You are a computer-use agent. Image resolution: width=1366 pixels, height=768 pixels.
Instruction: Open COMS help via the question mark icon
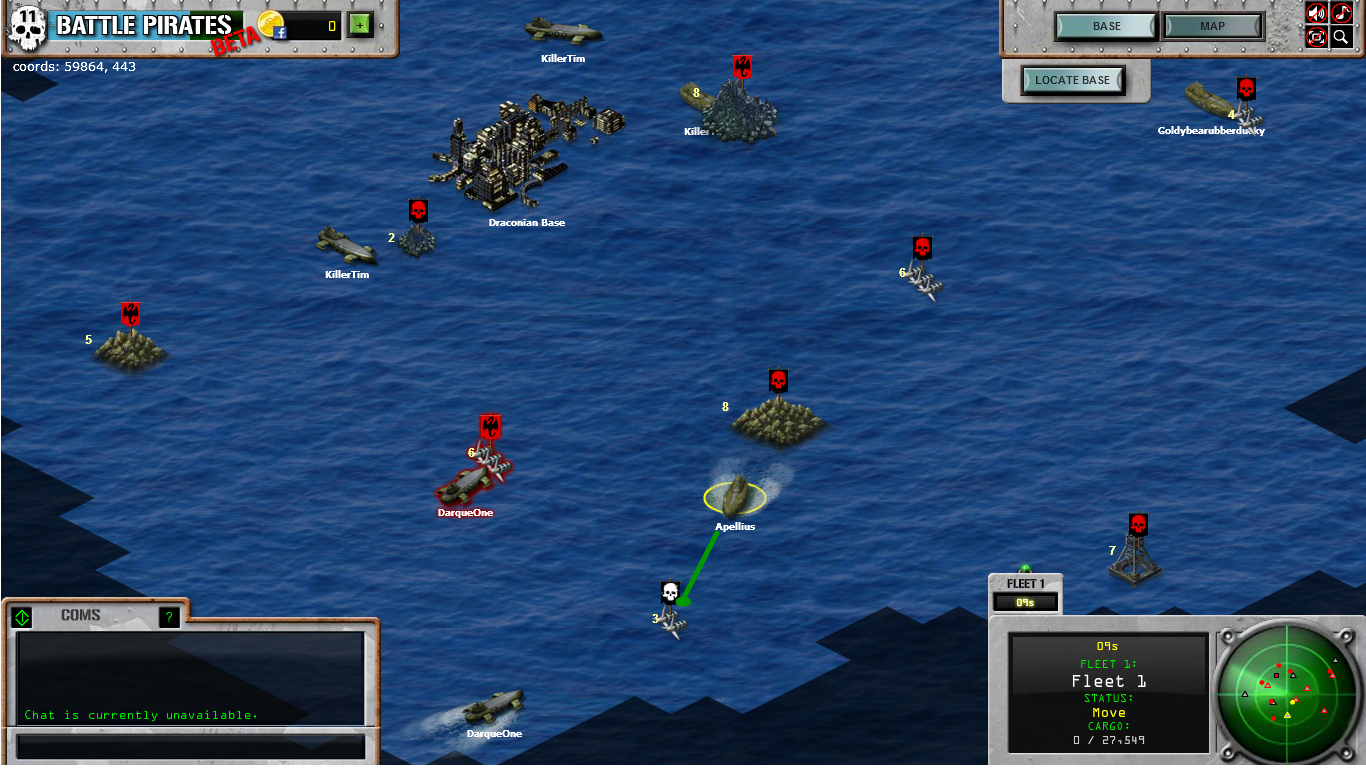(x=168, y=617)
